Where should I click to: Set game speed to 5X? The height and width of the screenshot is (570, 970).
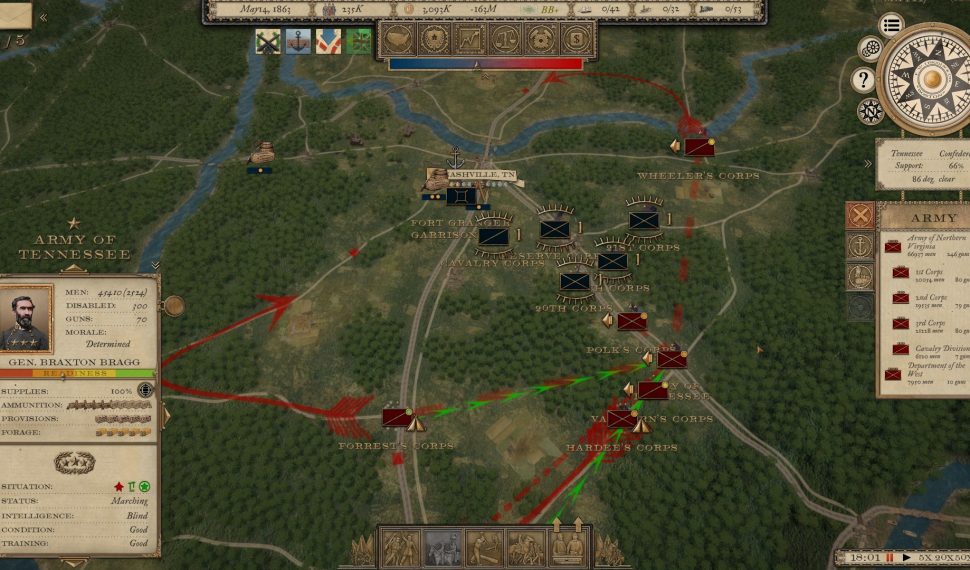pyautogui.click(x=927, y=557)
